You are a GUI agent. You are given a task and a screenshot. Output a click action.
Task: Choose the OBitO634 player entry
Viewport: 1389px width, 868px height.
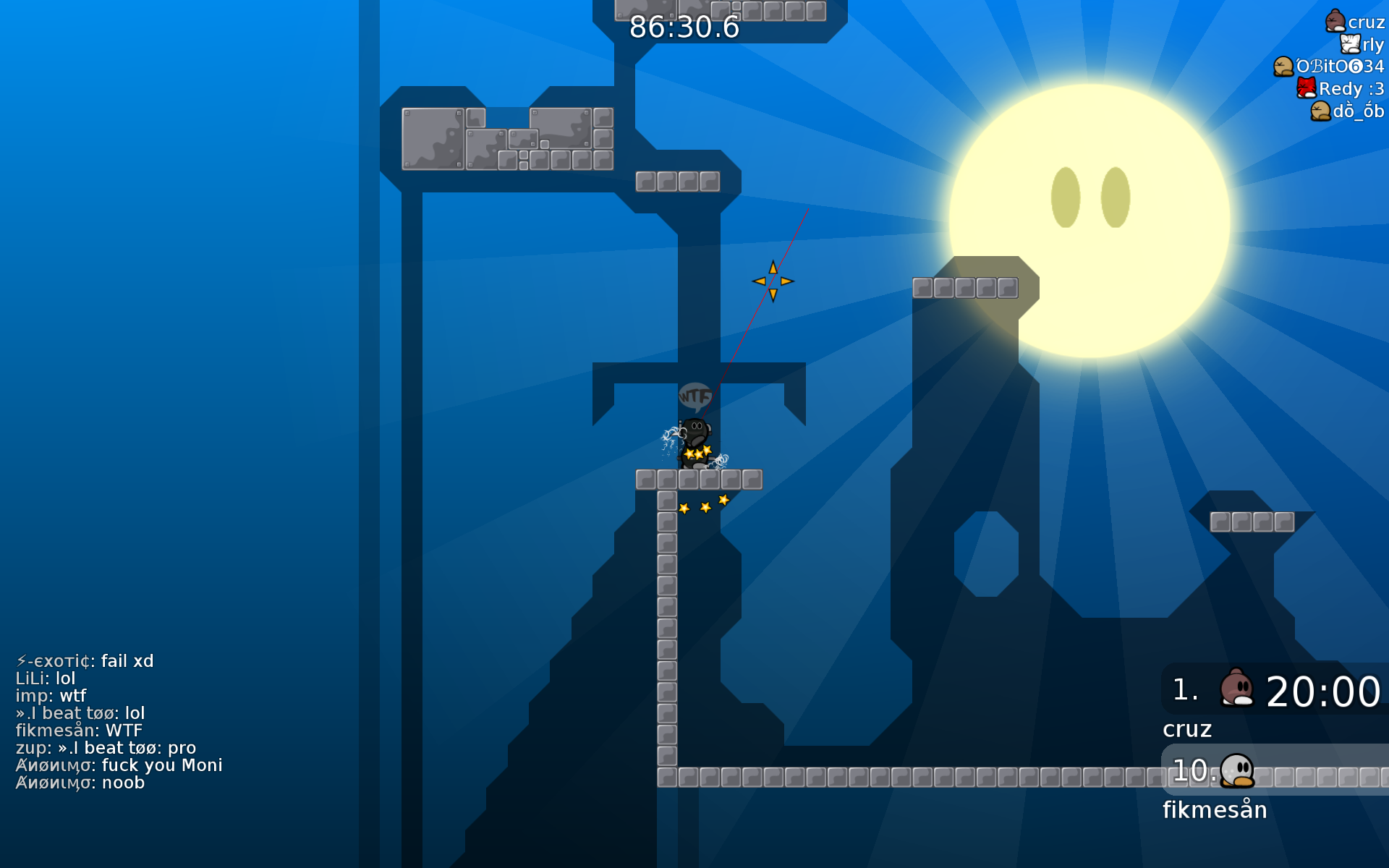coord(1329,67)
